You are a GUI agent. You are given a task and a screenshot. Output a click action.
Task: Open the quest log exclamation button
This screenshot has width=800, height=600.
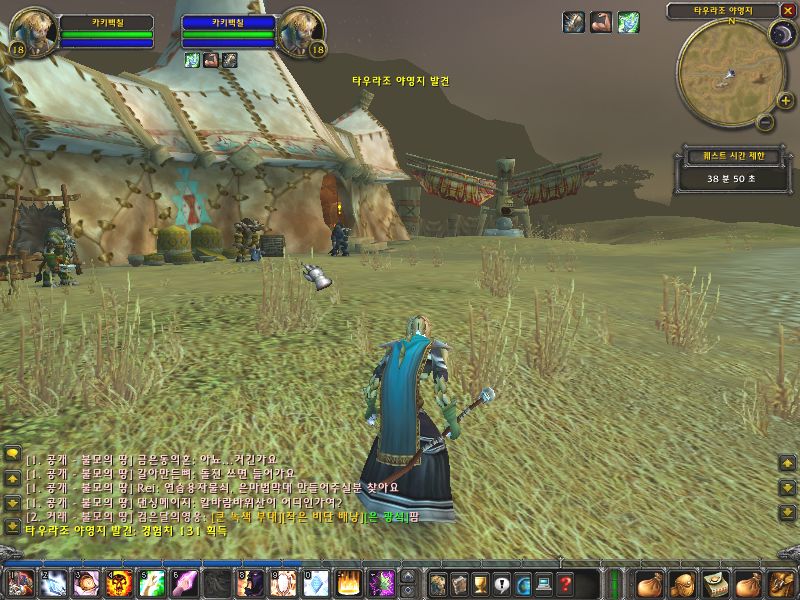[x=502, y=583]
